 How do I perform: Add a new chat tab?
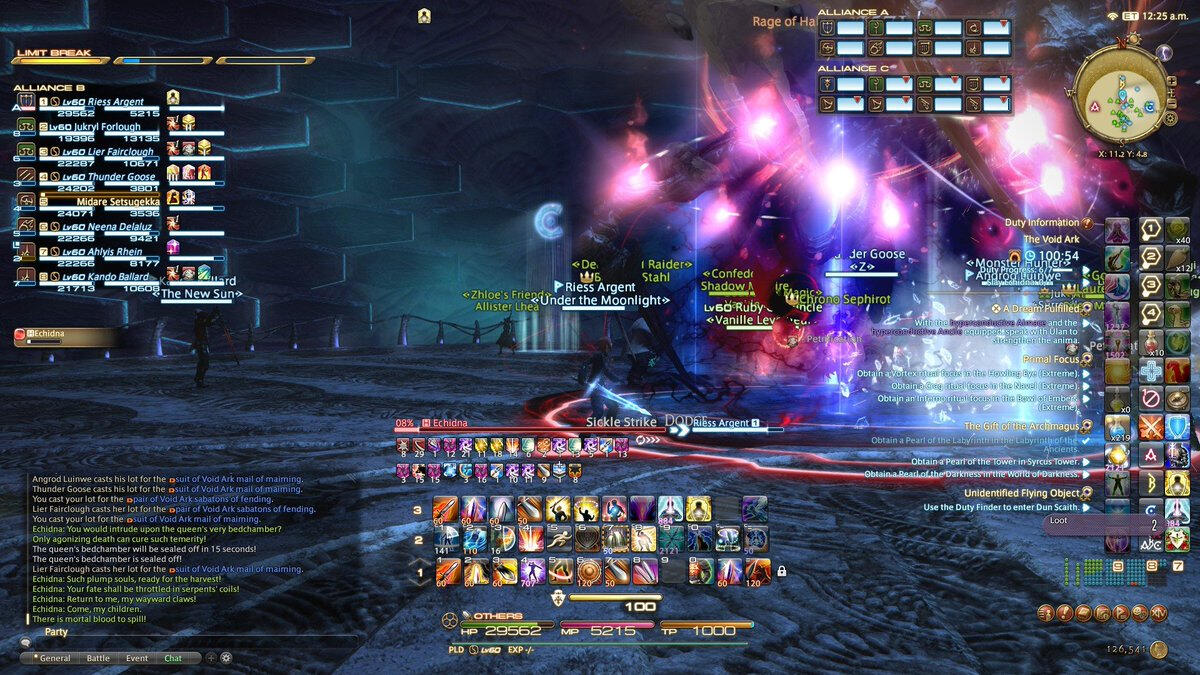coord(210,658)
